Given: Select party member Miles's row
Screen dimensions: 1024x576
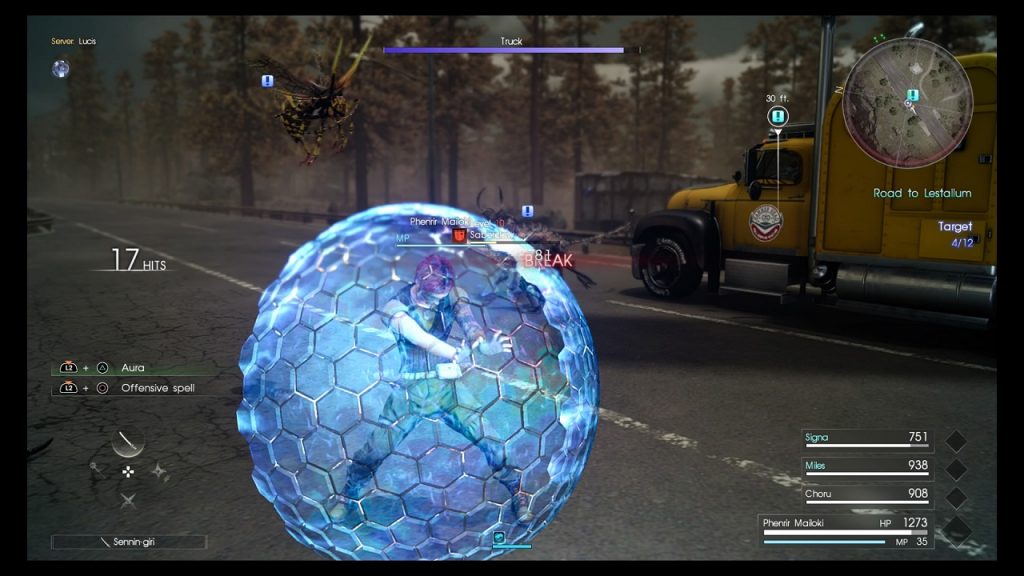Looking at the screenshot, I should pos(868,466).
